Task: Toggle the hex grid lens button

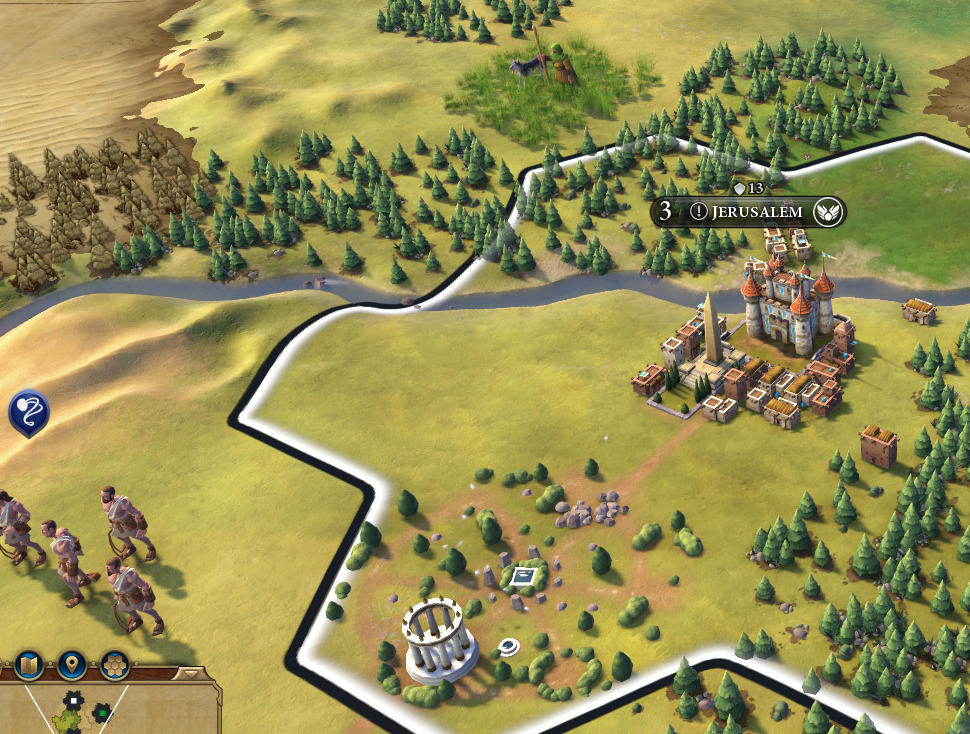Action: (x=113, y=665)
